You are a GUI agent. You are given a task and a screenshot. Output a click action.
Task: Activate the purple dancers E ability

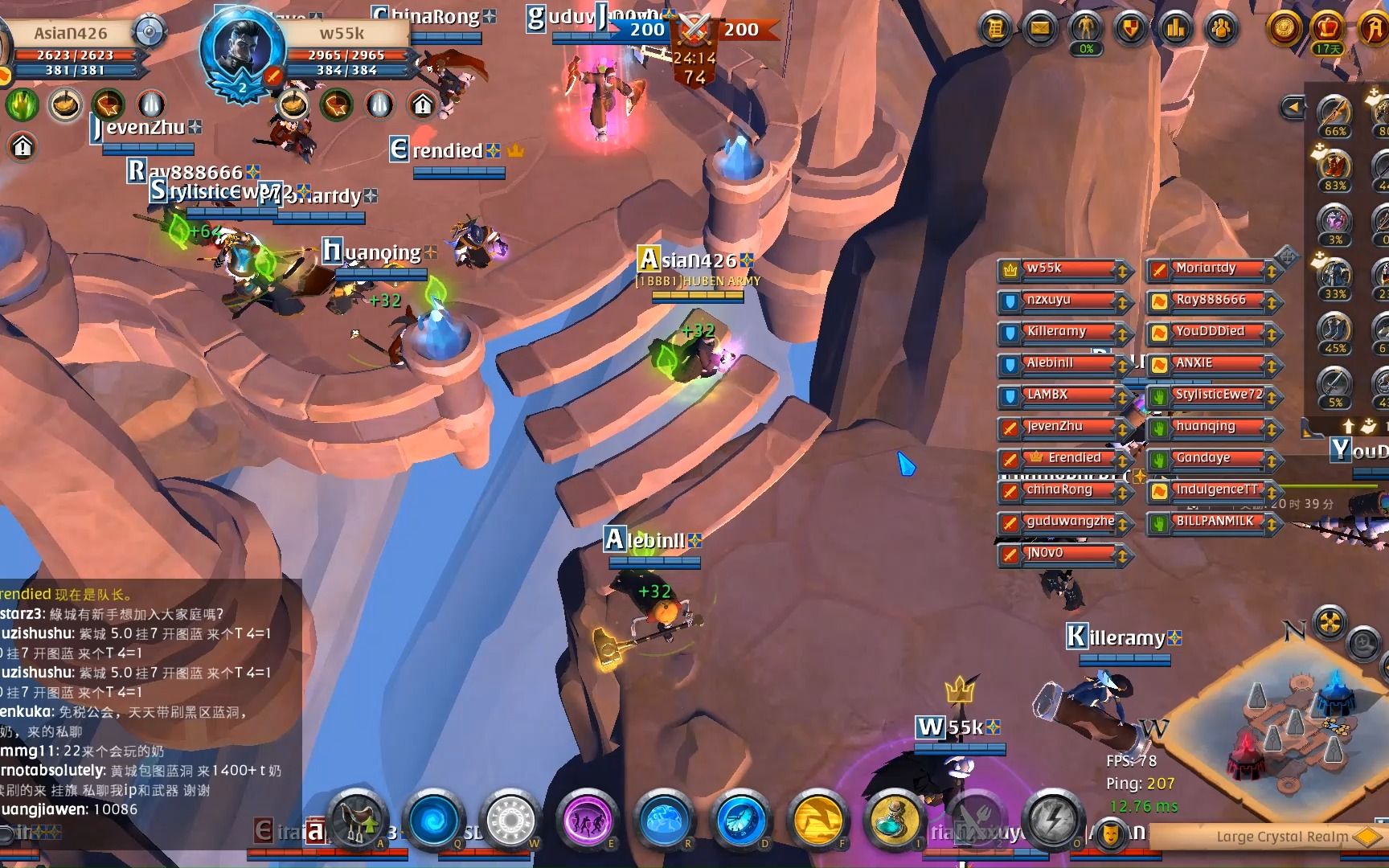click(x=588, y=820)
